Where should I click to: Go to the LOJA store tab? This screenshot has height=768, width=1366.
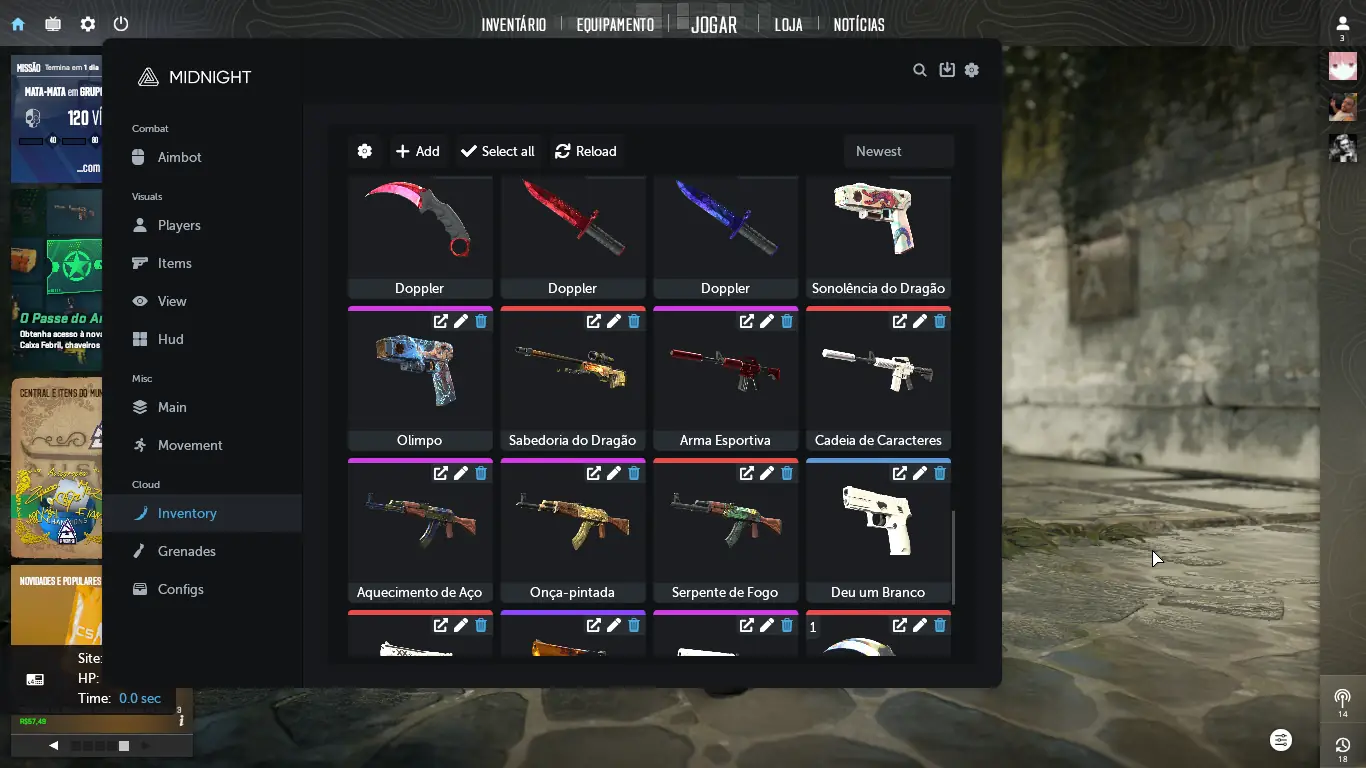pyautogui.click(x=788, y=24)
